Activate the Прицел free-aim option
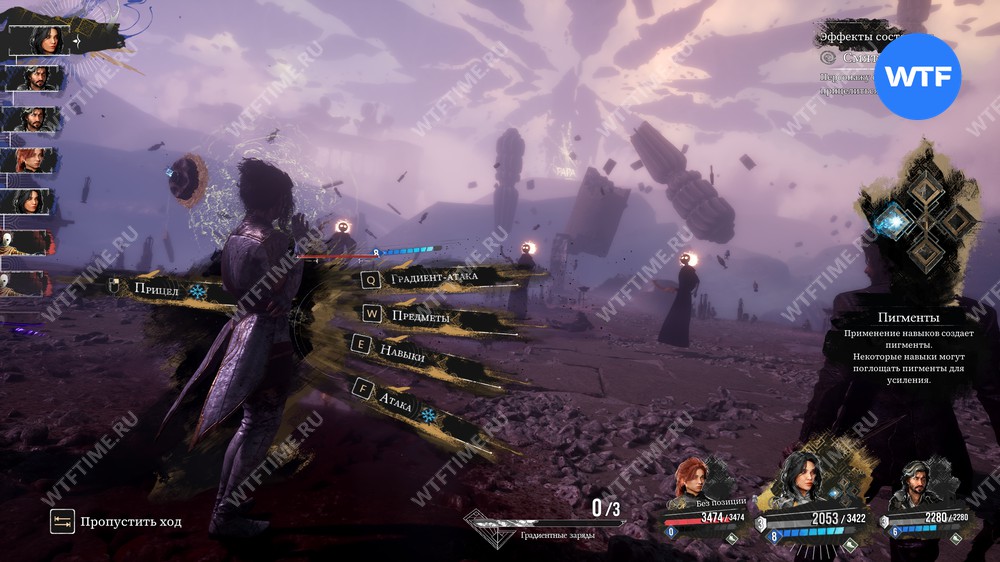1000x562 pixels. [x=156, y=290]
